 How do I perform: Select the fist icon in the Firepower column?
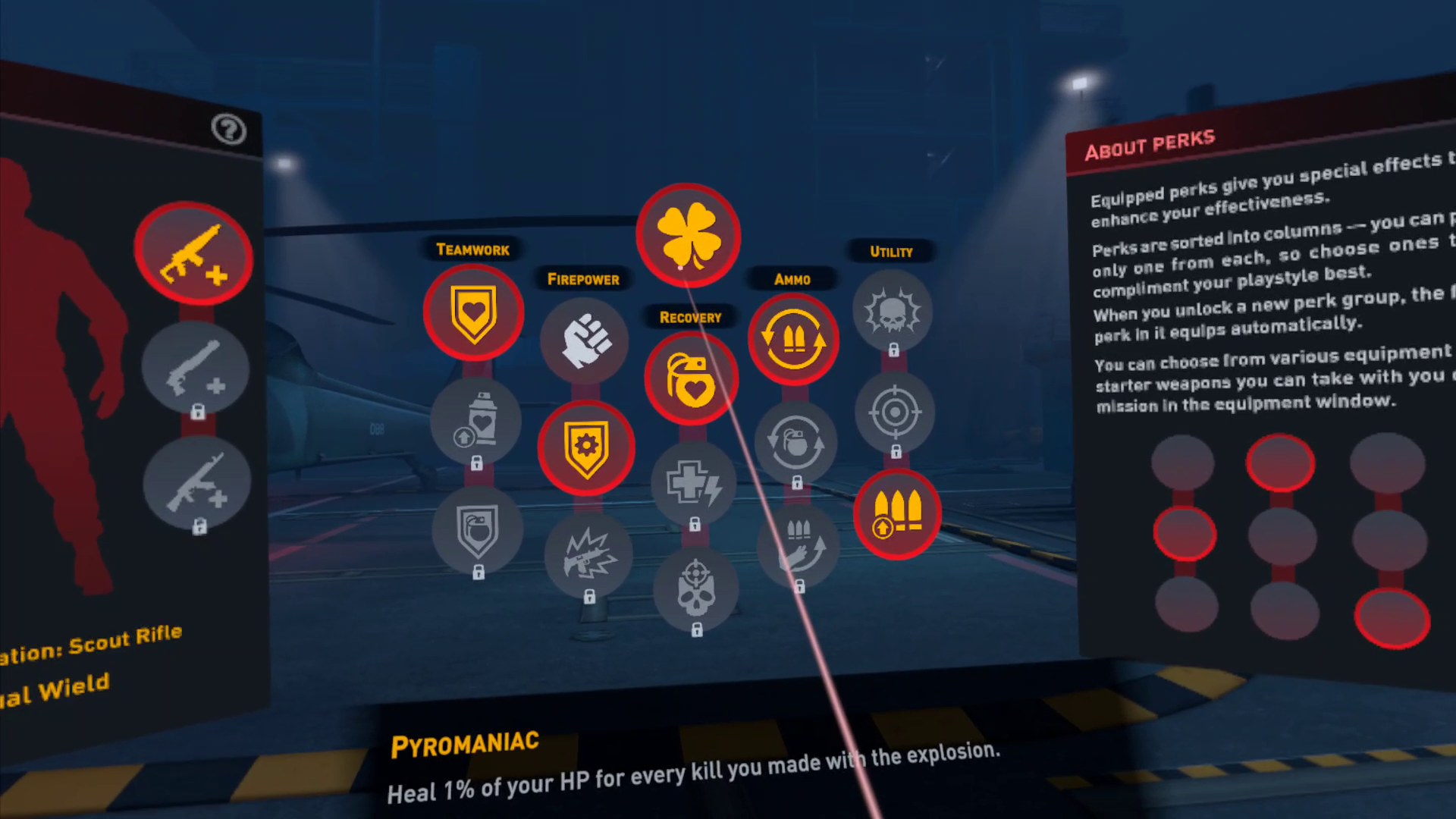[x=584, y=341]
